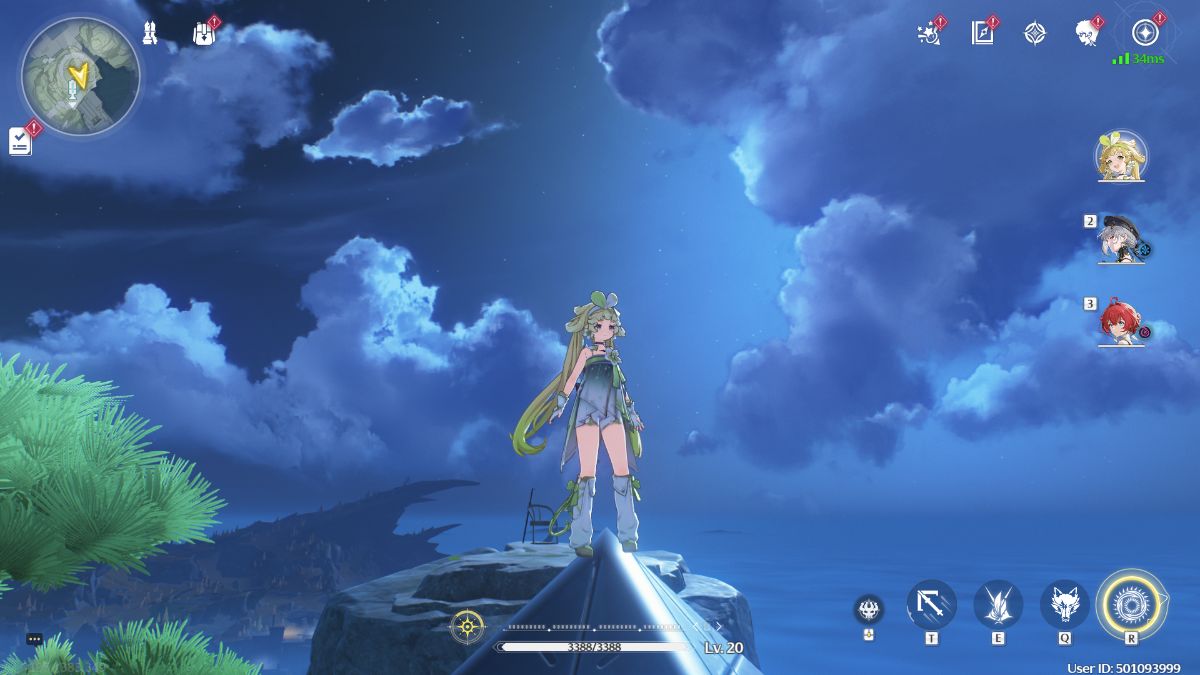
Task: Select the blonde character portrait
Action: pyautogui.click(x=1120, y=156)
